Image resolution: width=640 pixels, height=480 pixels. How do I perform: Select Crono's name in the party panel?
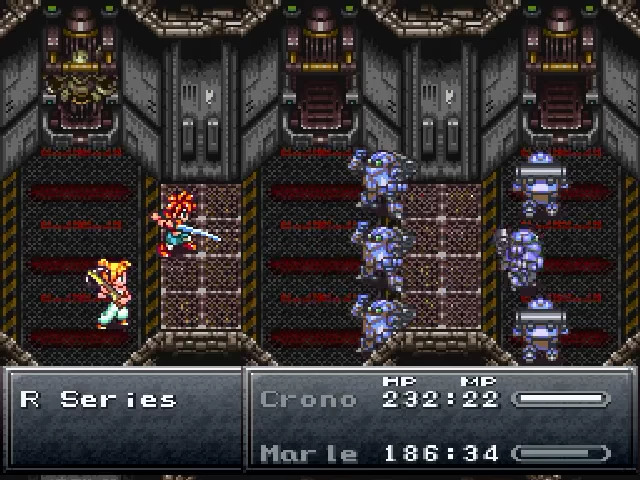pyautogui.click(x=307, y=399)
